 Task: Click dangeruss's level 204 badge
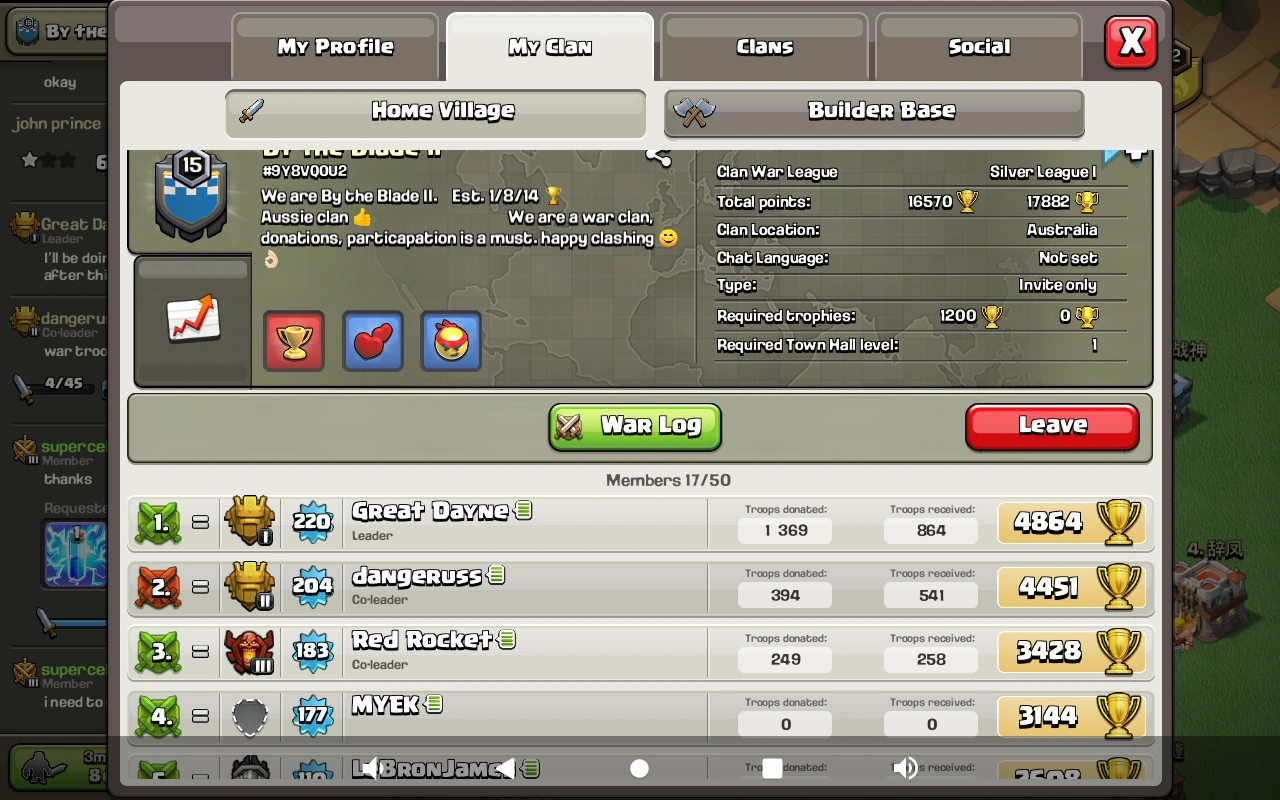coord(313,585)
